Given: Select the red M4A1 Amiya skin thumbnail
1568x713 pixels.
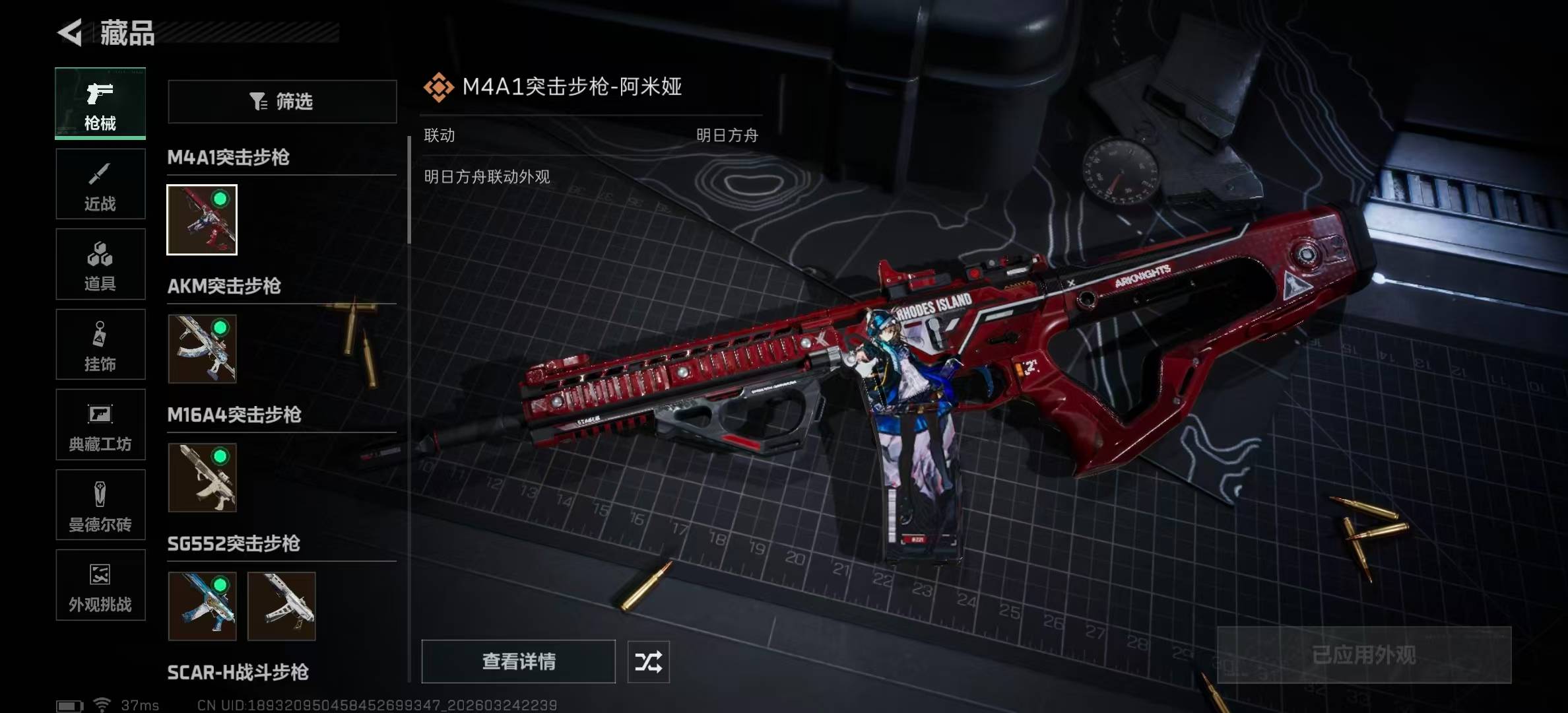Looking at the screenshot, I should [x=202, y=220].
